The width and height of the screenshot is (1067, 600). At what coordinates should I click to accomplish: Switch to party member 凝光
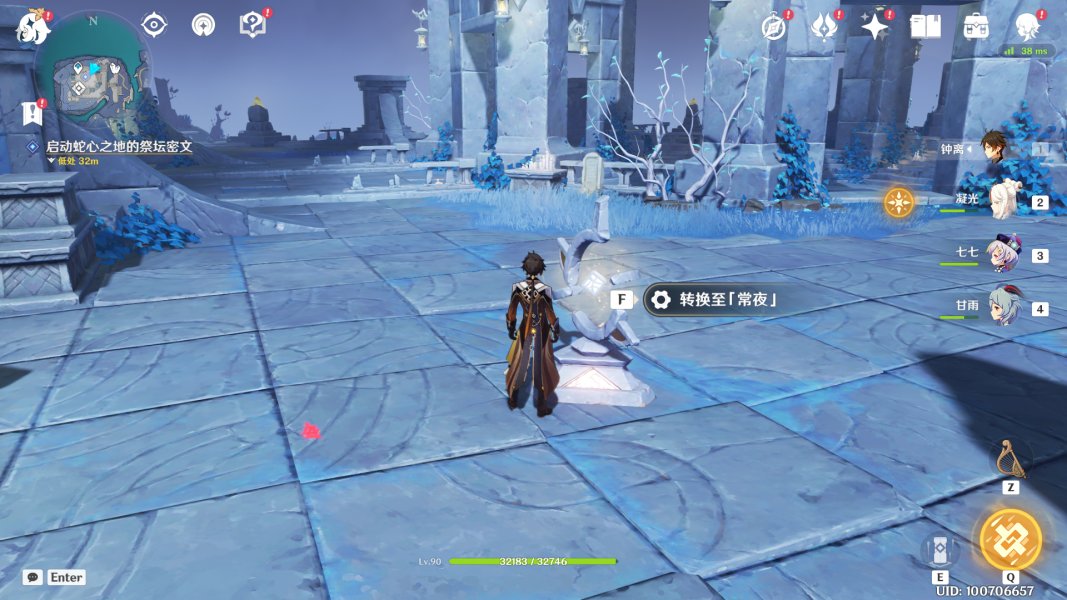(x=1005, y=200)
